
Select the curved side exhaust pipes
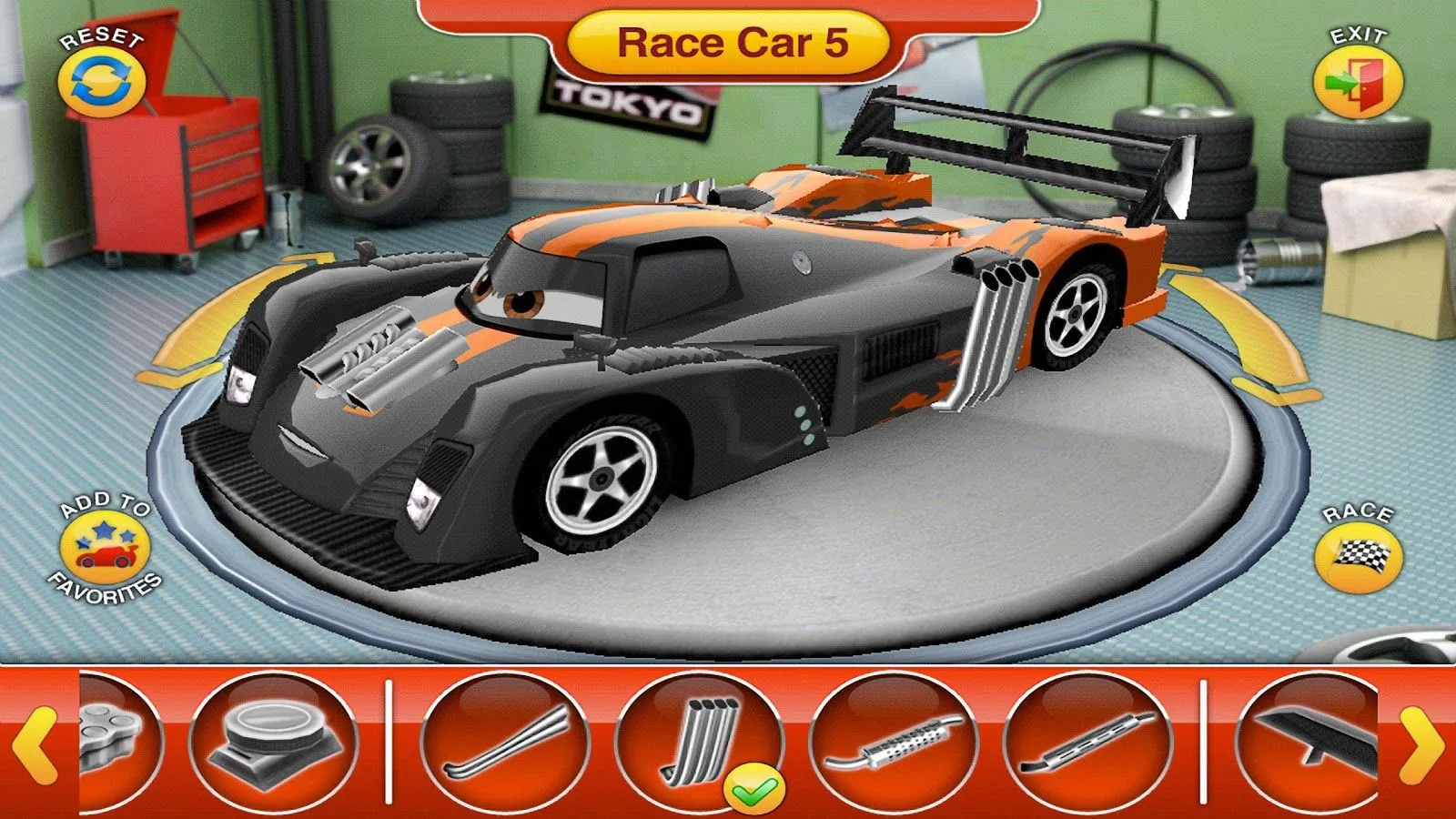(x=510, y=742)
